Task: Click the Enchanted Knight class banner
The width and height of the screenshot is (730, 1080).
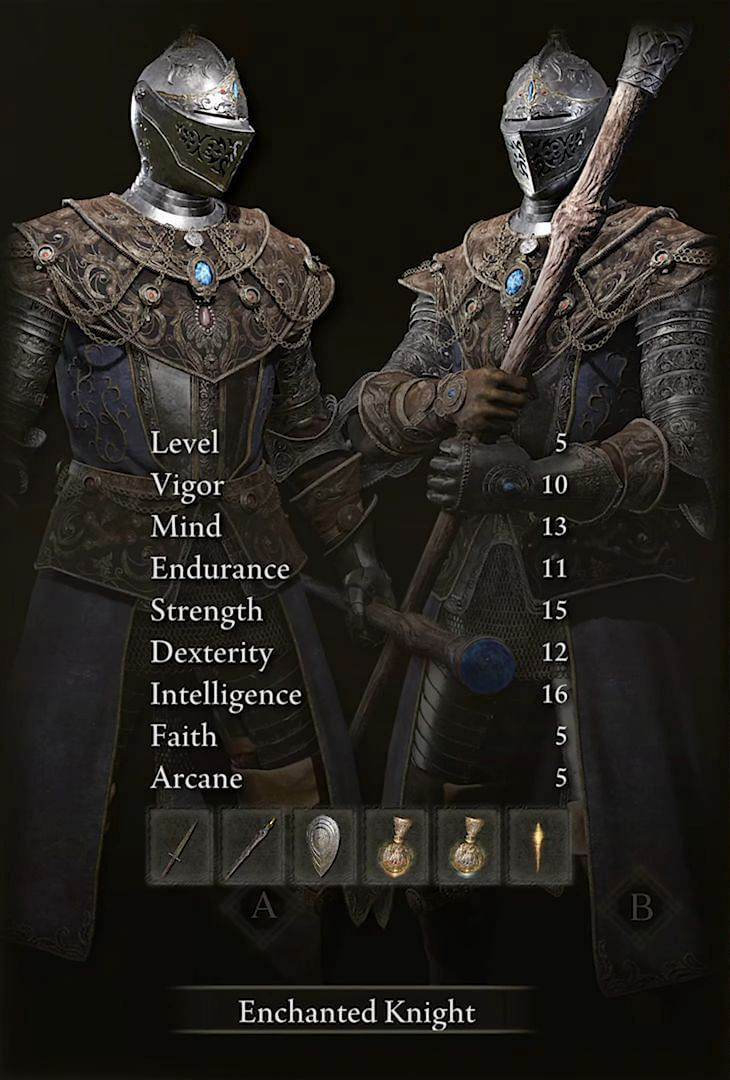Action: click(x=356, y=1012)
